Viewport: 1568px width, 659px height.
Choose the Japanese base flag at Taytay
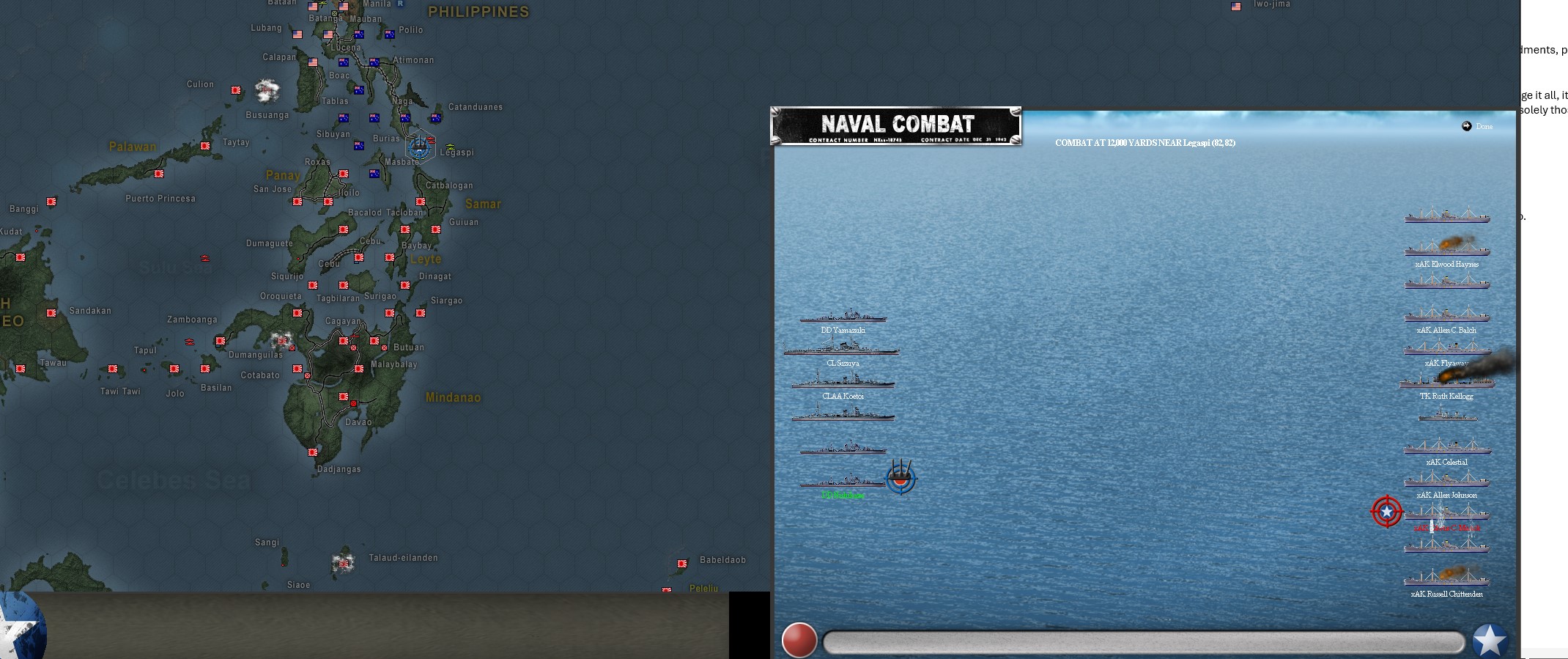[205, 146]
